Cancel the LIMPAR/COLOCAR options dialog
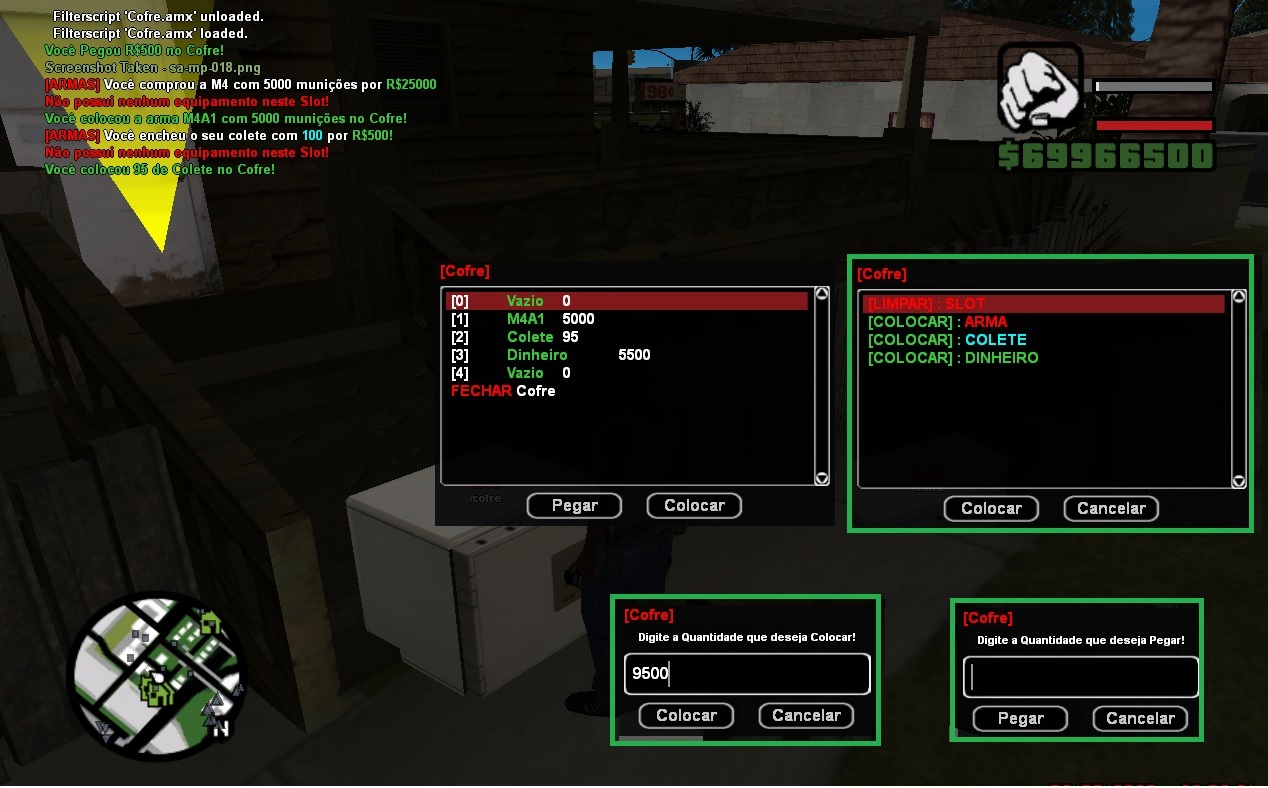This screenshot has height=788, width=1268. click(x=1111, y=509)
